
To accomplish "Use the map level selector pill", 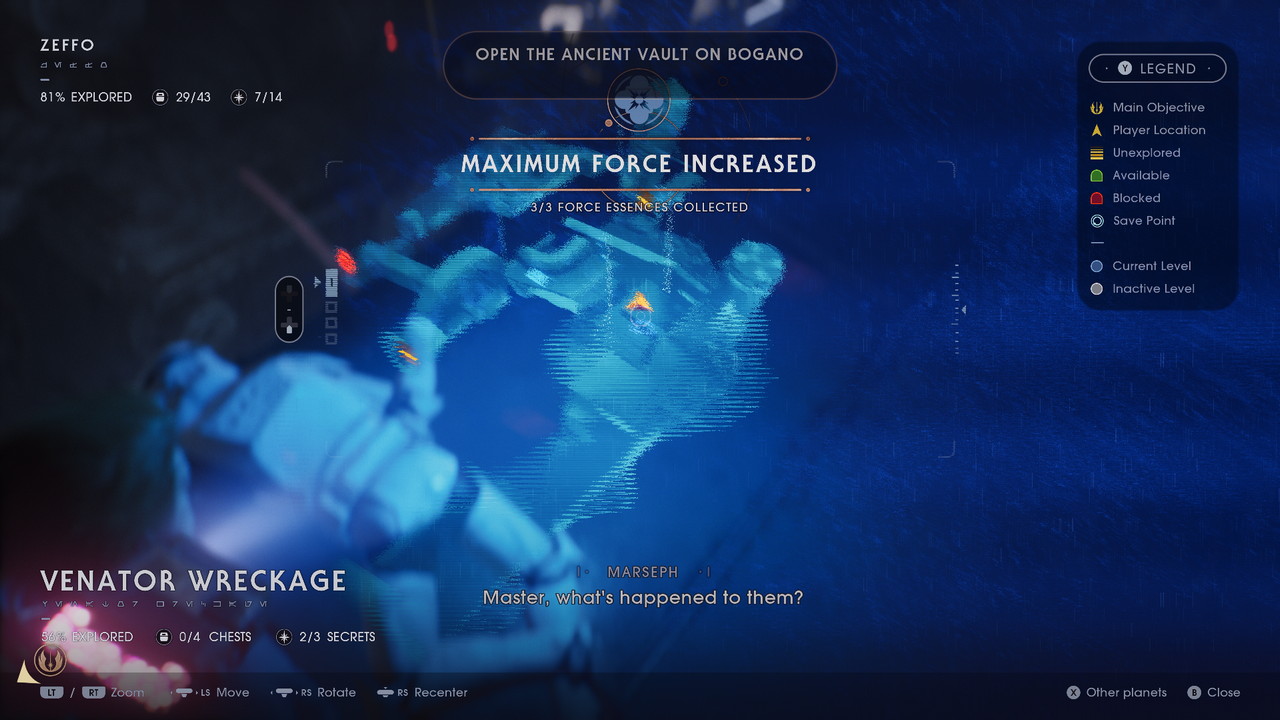I will pyautogui.click(x=289, y=308).
